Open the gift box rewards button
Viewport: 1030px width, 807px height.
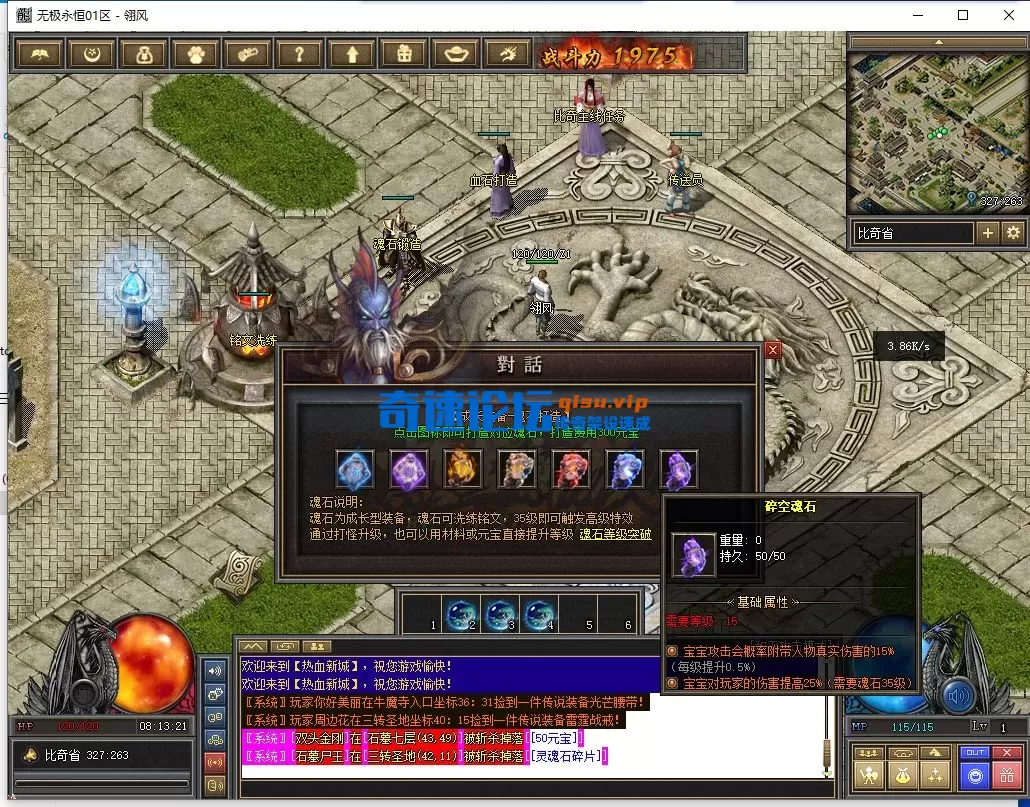click(404, 54)
